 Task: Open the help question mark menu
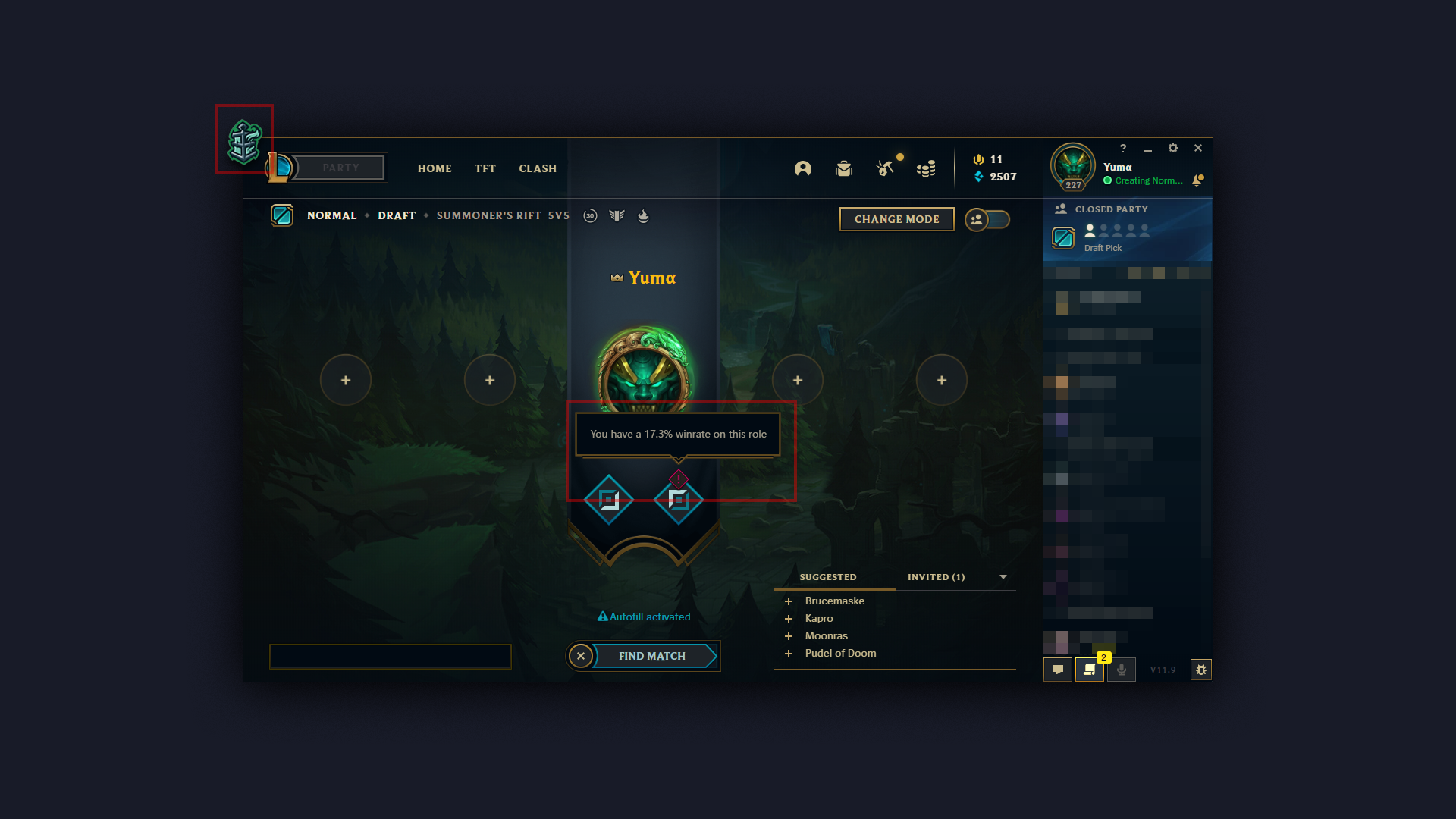[x=1123, y=149]
